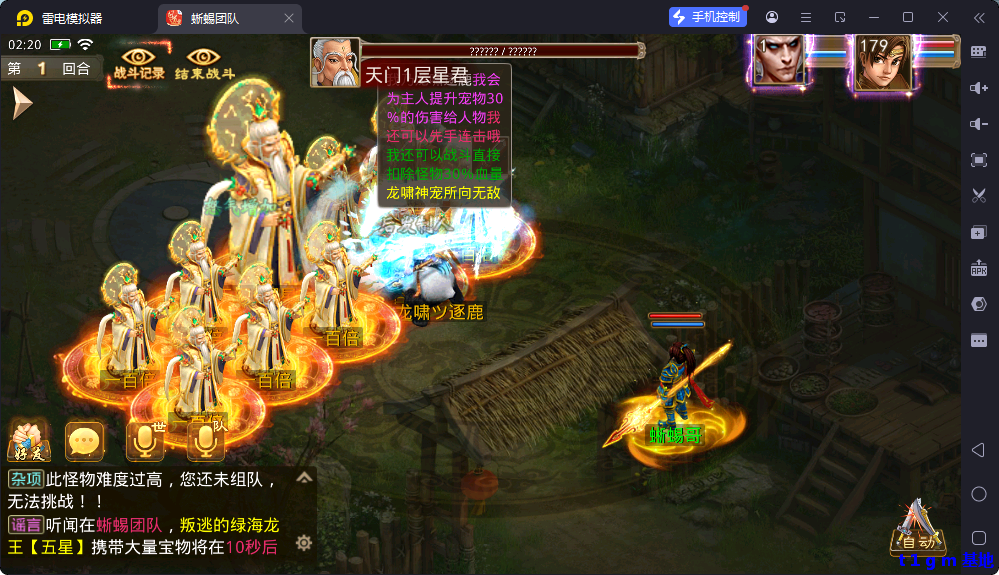Select the boss portrait of the white-bearded elder
This screenshot has height=575, width=999.
(335, 62)
